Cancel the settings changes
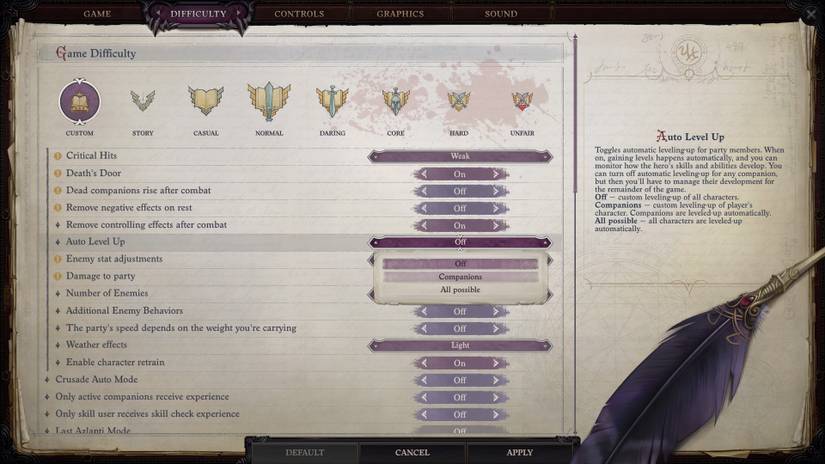825x464 pixels. pyautogui.click(x=412, y=453)
